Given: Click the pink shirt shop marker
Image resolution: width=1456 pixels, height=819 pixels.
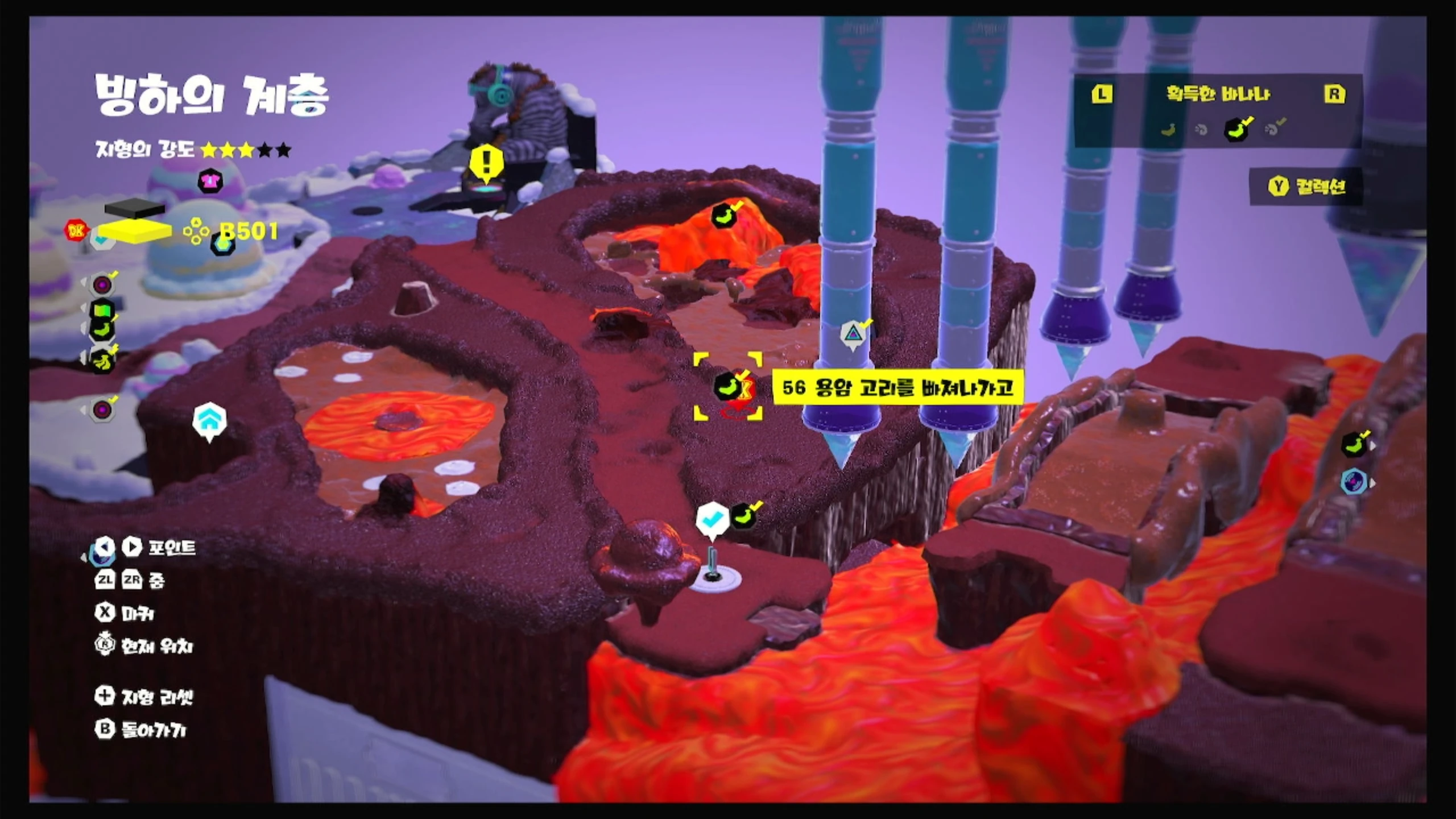Looking at the screenshot, I should point(210,181).
